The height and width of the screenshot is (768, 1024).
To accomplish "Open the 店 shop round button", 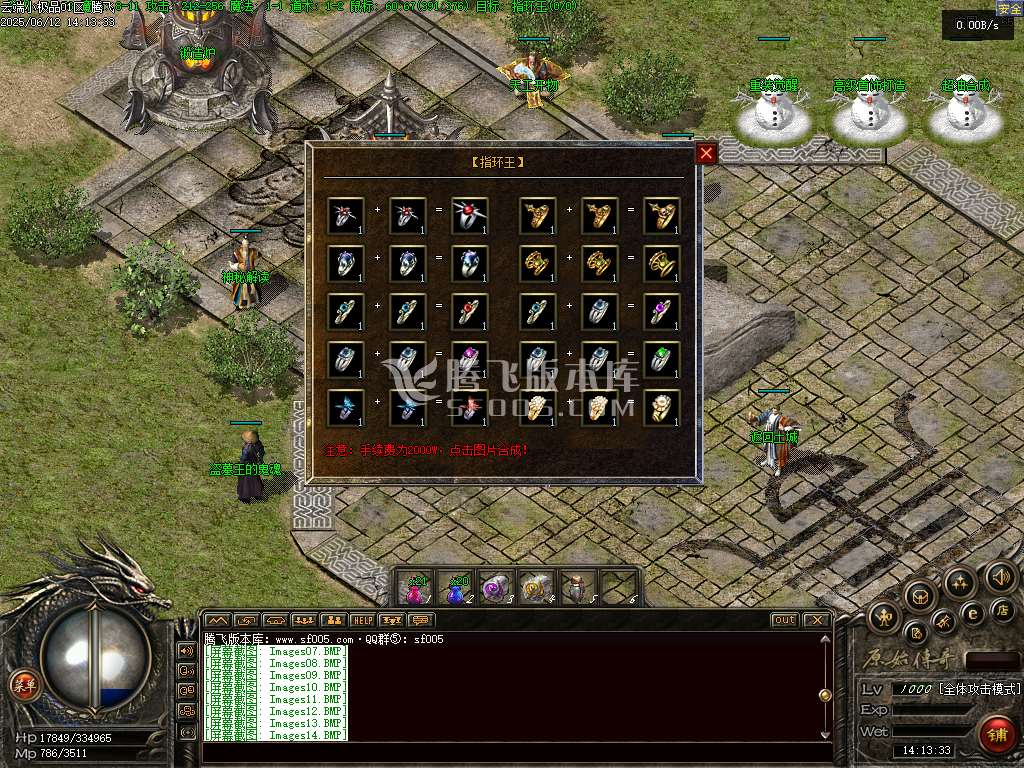I will [x=1003, y=610].
